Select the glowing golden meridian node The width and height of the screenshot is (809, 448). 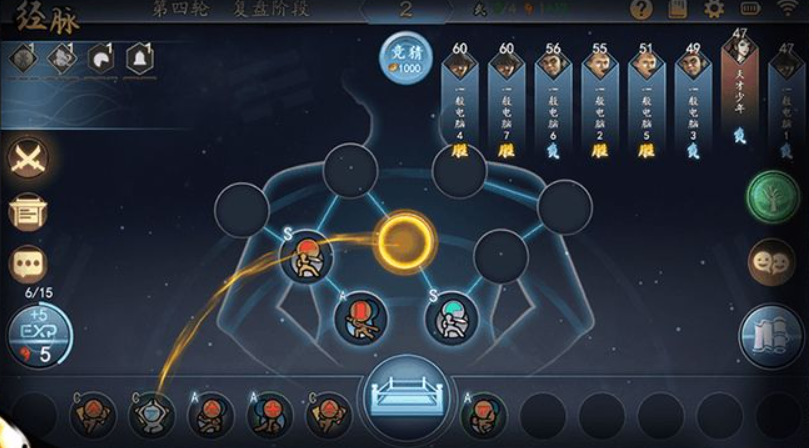coord(405,240)
